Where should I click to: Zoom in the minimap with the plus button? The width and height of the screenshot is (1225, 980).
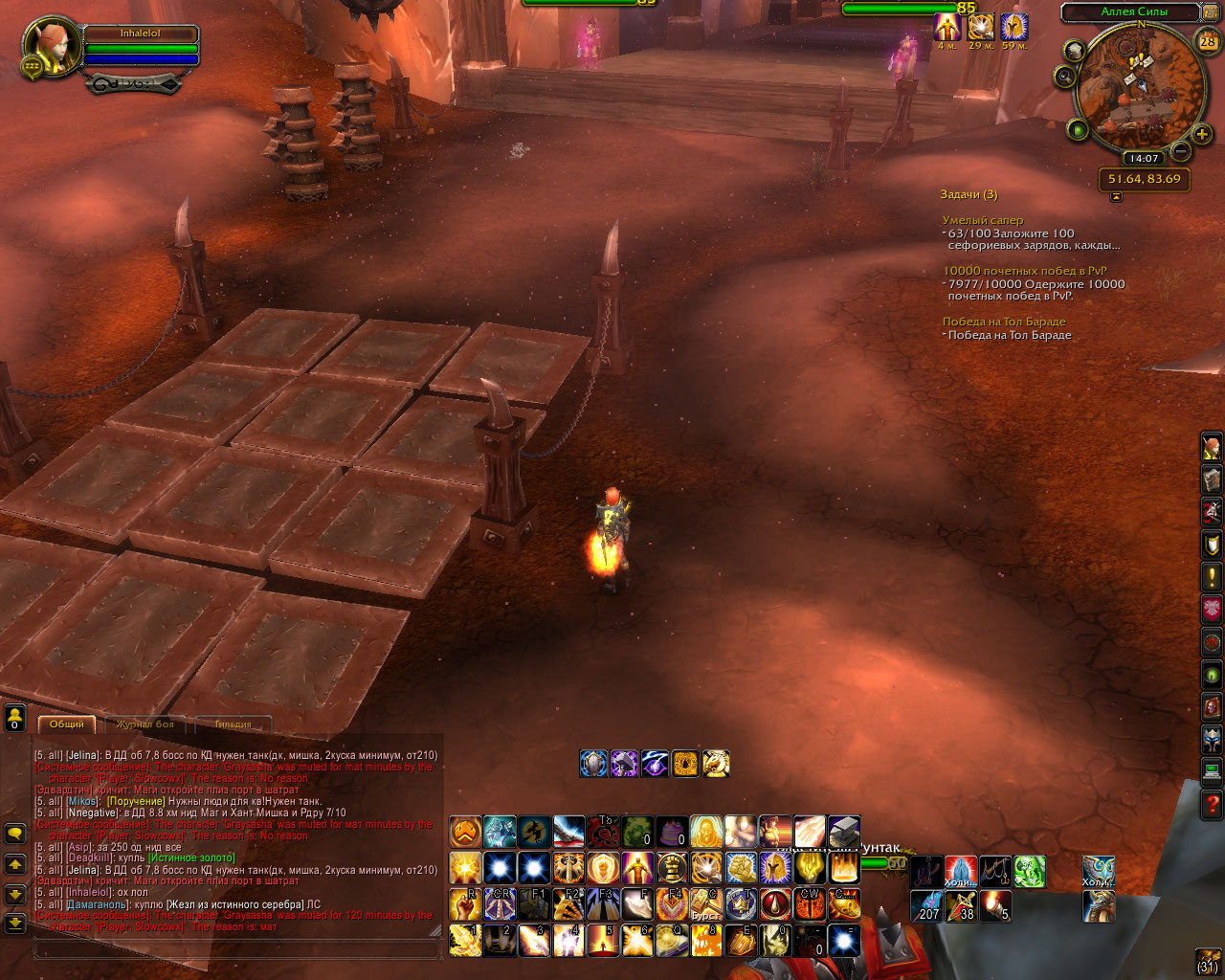tap(1203, 135)
